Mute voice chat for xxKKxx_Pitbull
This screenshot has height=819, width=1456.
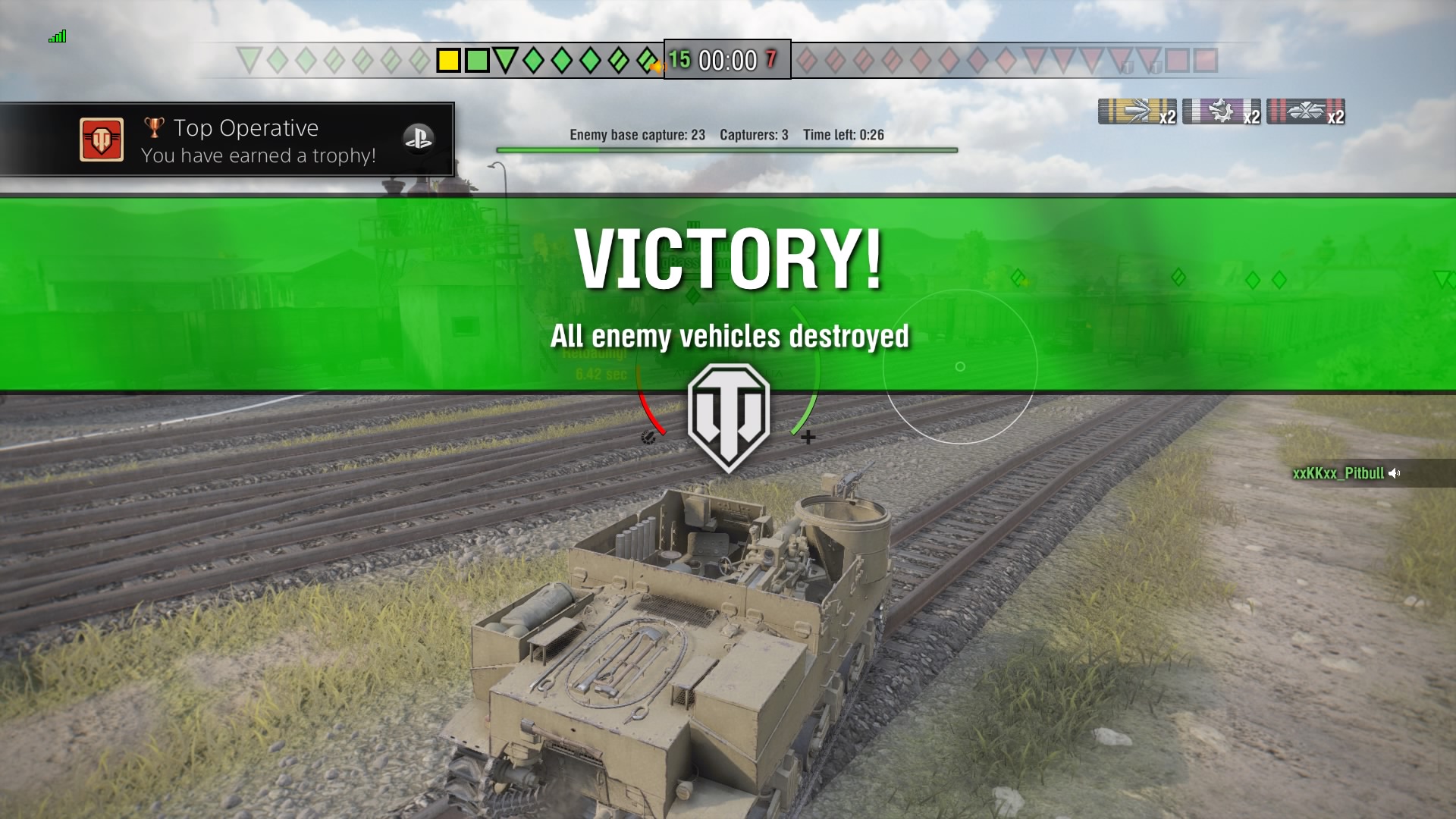pos(1395,473)
